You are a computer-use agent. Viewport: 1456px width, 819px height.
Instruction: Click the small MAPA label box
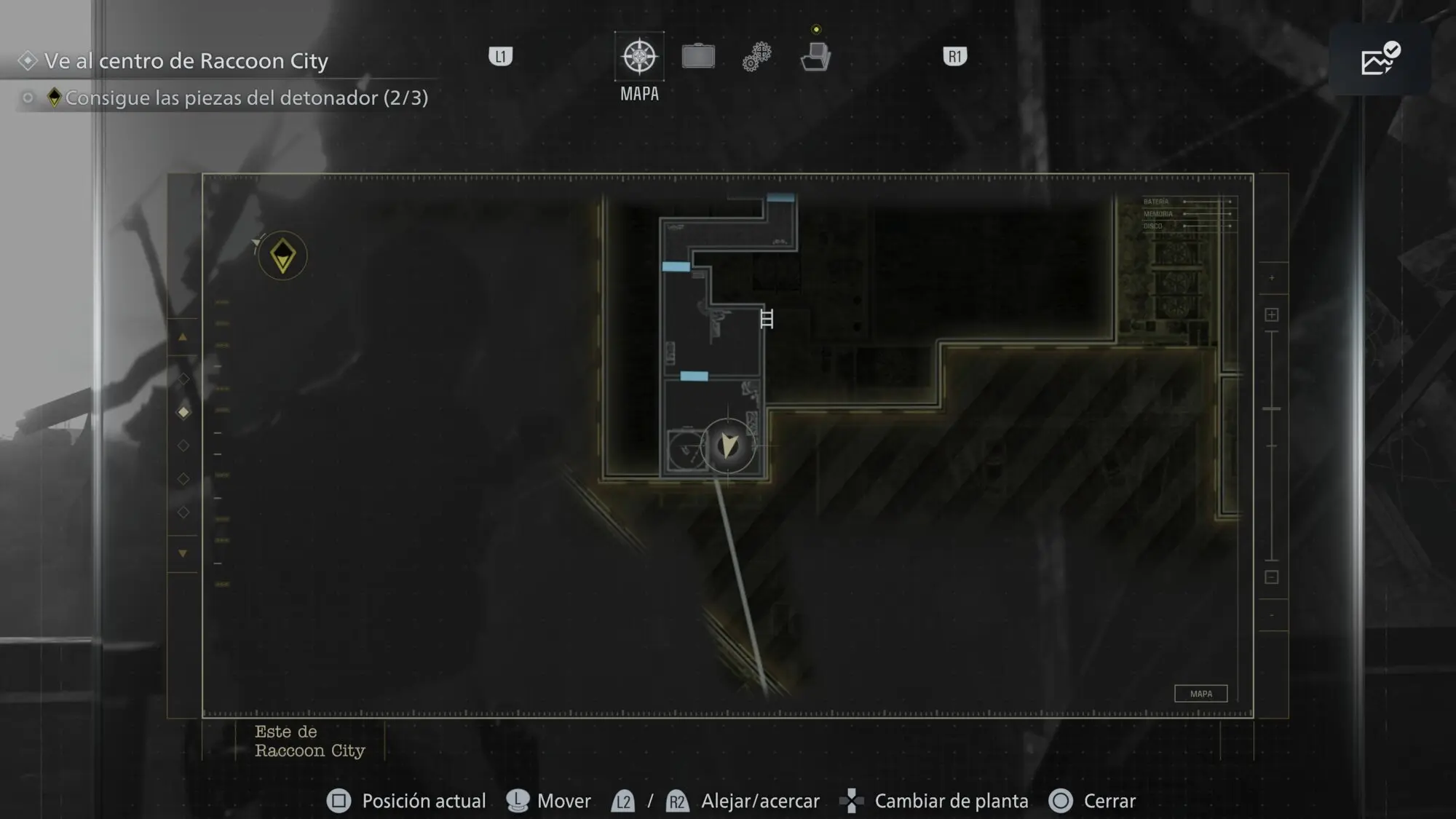[x=1200, y=694]
